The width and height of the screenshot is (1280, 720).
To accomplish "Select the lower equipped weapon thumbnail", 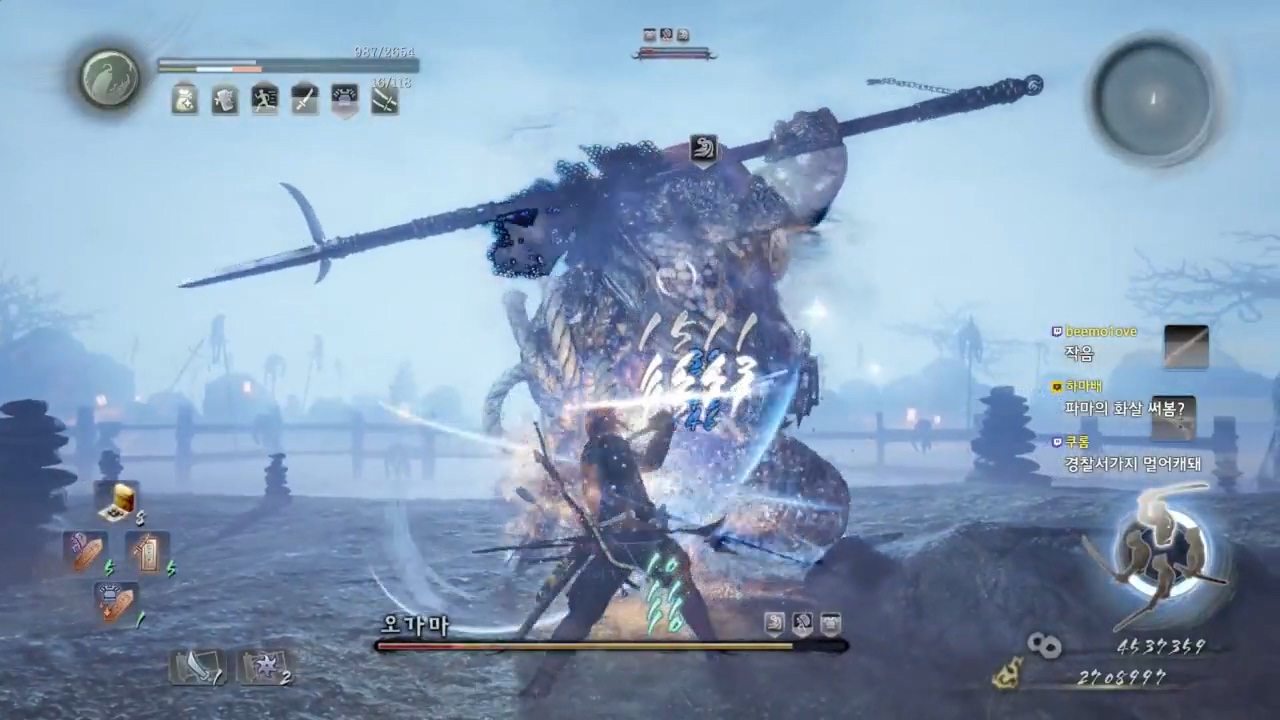I will (x=1173, y=418).
